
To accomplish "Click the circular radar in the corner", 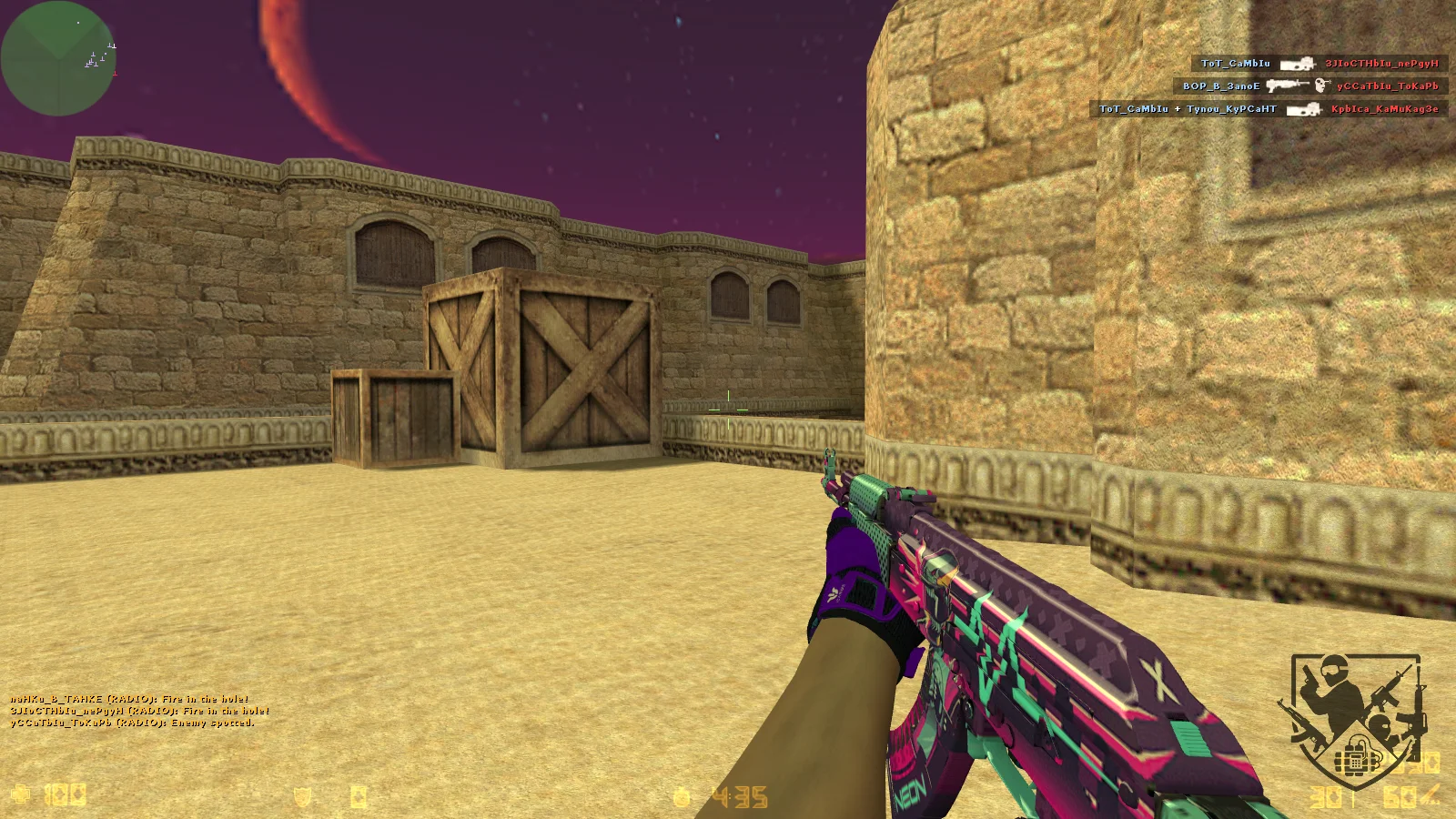I will [x=58, y=58].
